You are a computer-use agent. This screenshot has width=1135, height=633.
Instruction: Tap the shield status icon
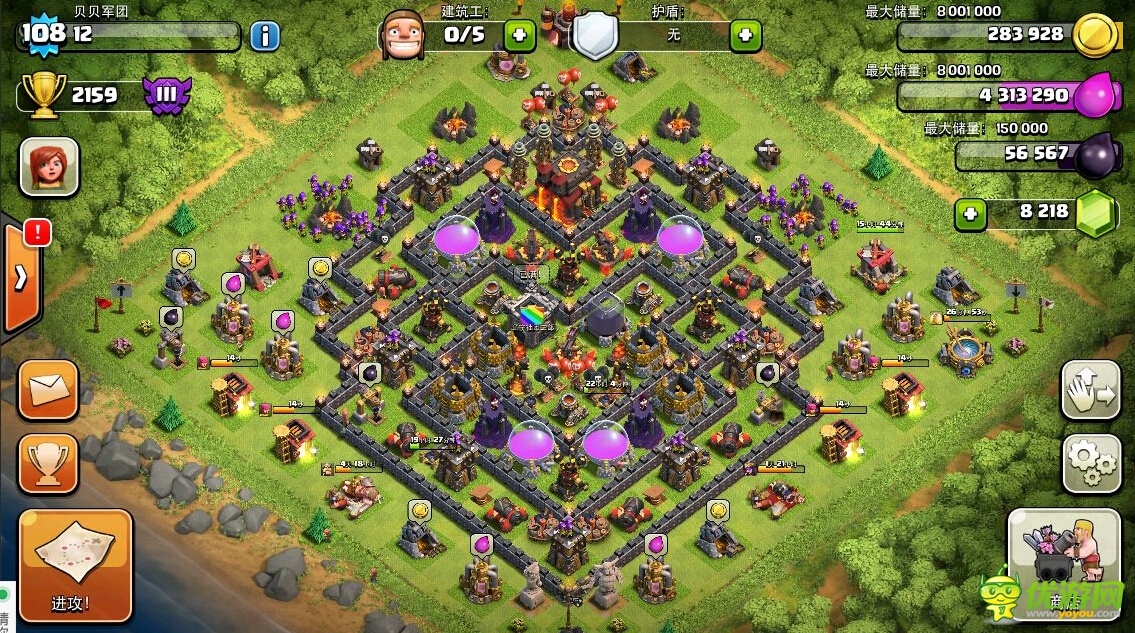pos(594,36)
